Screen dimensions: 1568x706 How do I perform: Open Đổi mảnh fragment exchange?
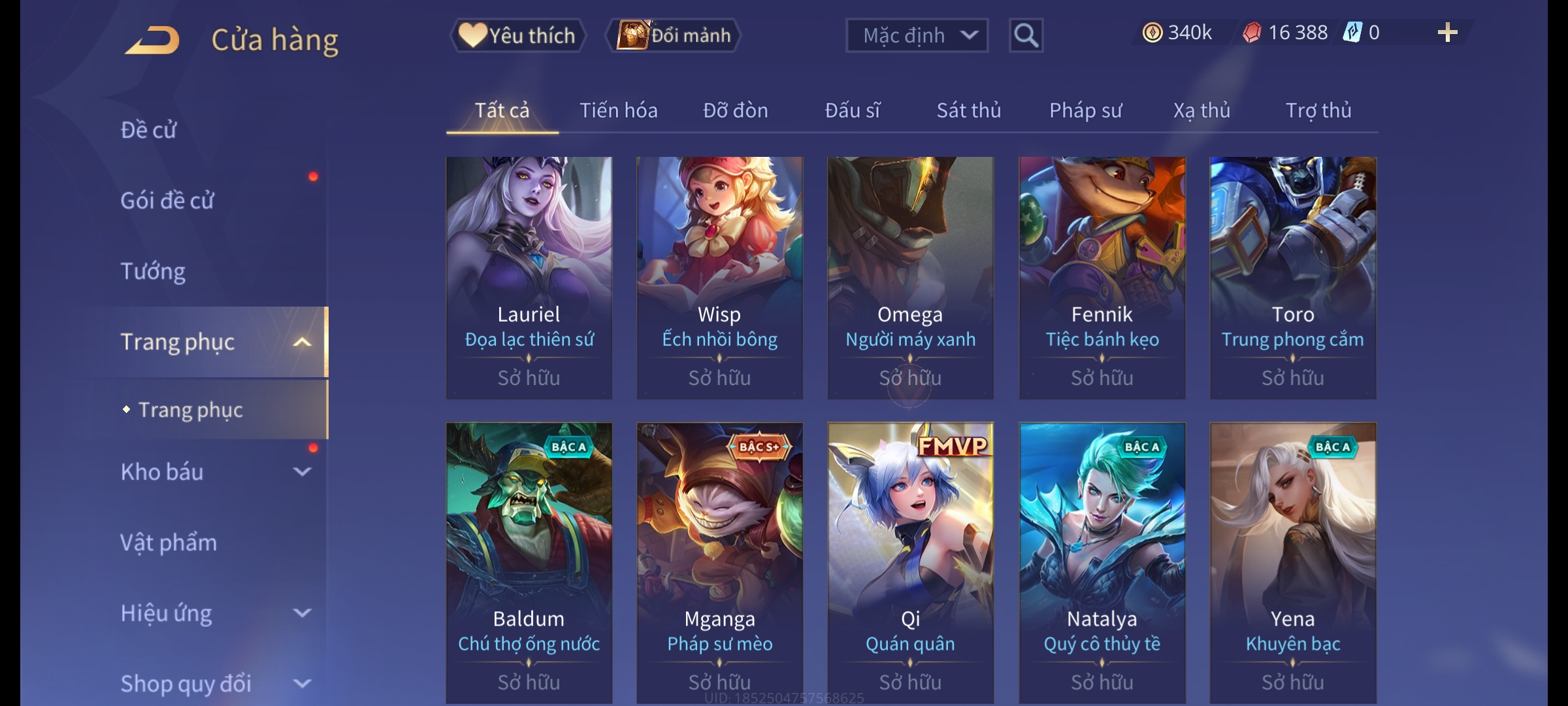674,35
